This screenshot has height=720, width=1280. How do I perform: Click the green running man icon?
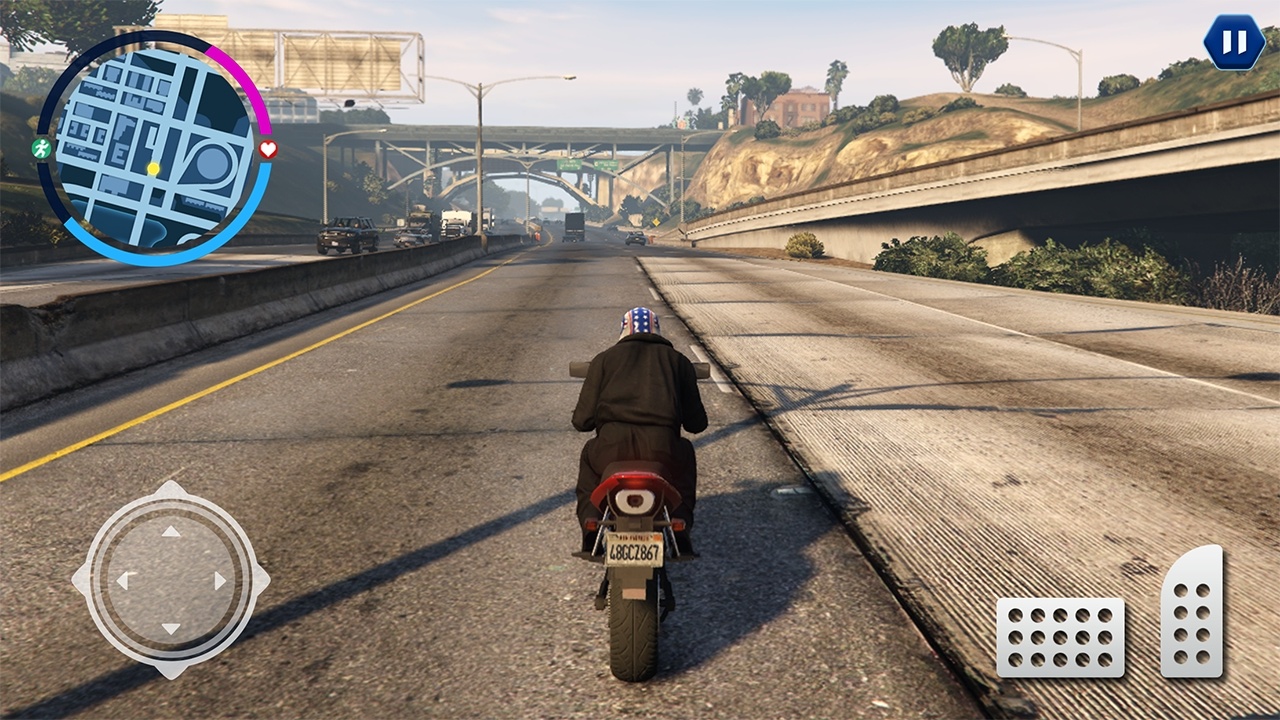[41, 149]
